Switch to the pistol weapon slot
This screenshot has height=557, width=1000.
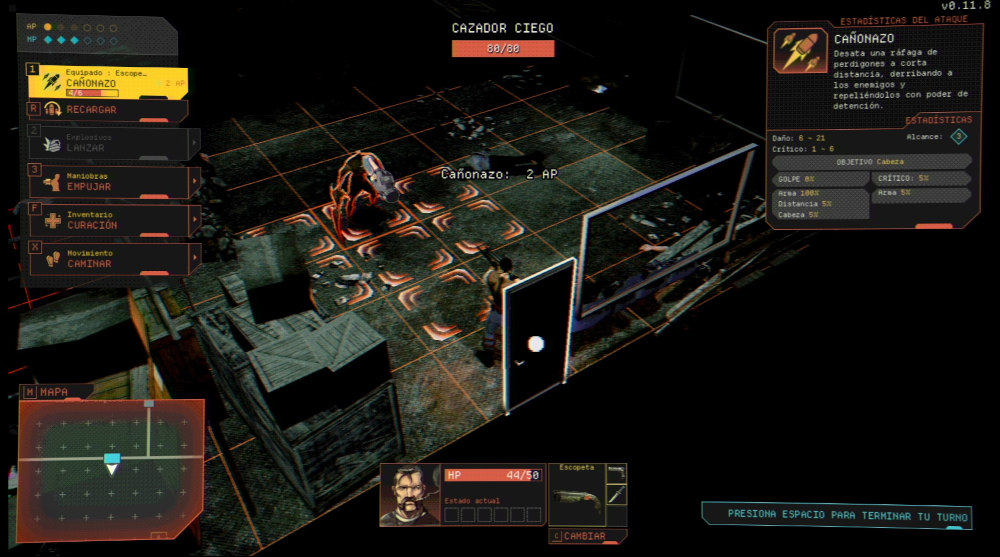click(x=617, y=472)
